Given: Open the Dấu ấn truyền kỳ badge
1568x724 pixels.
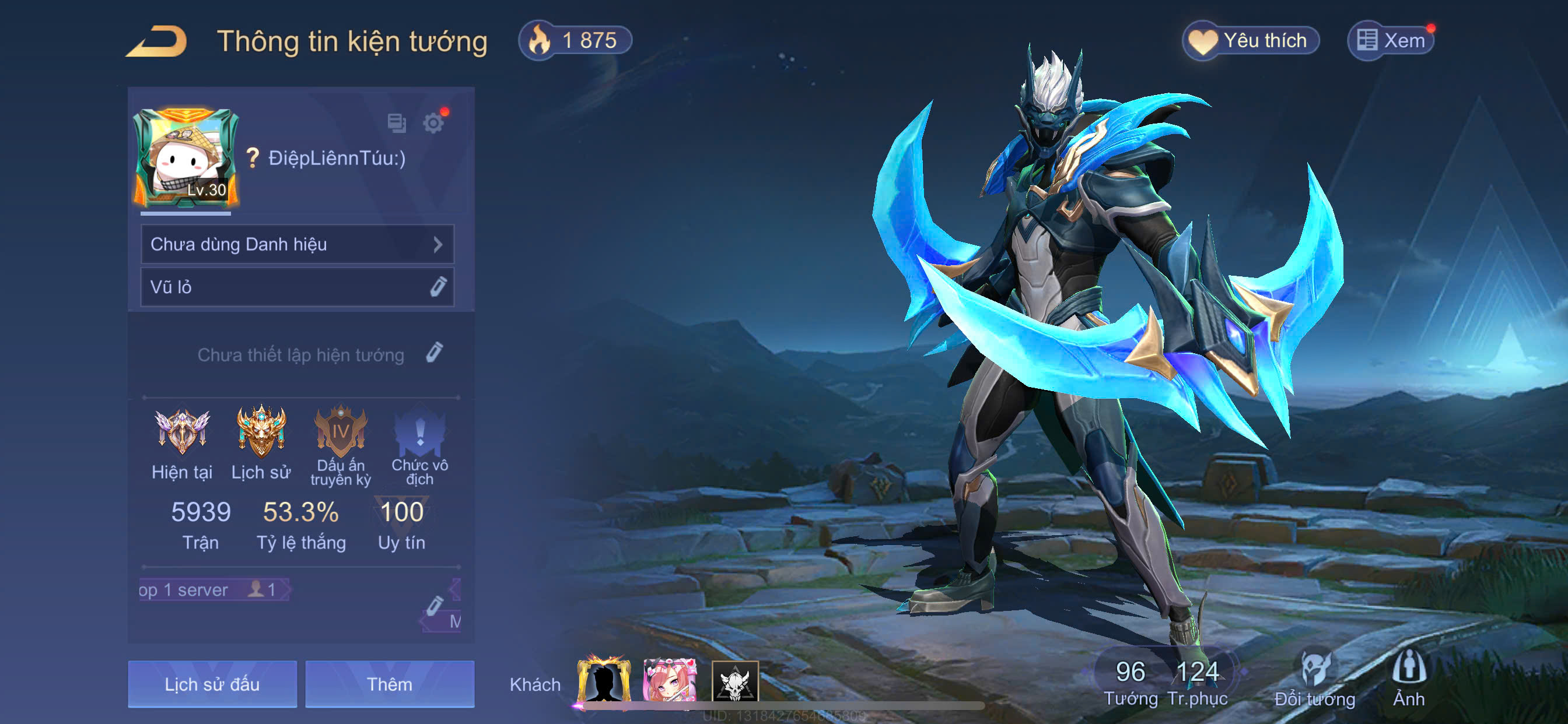Looking at the screenshot, I should pyautogui.click(x=340, y=433).
